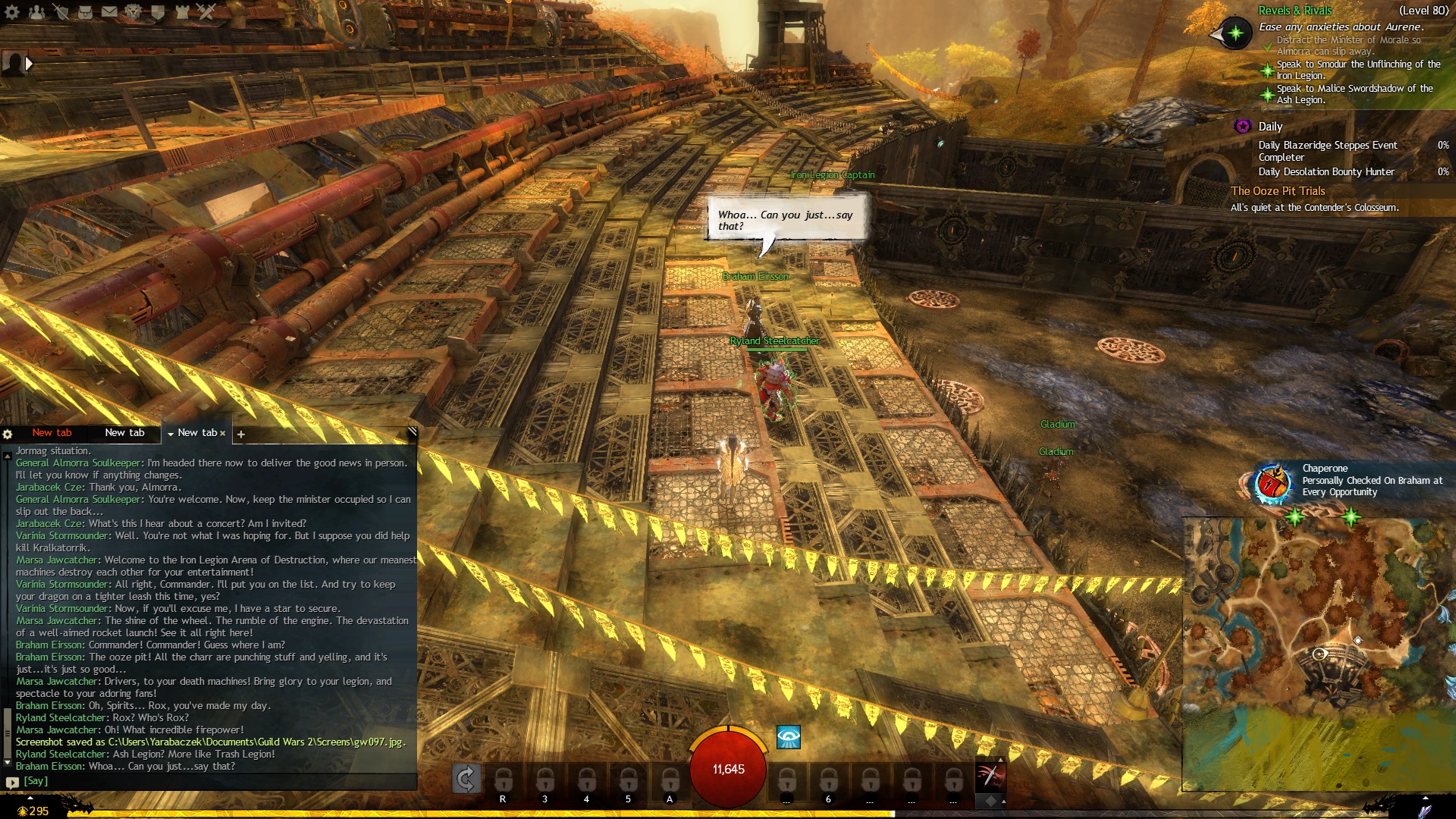Click the weapon swap arrow button
The width and height of the screenshot is (1456, 819).
point(466,778)
